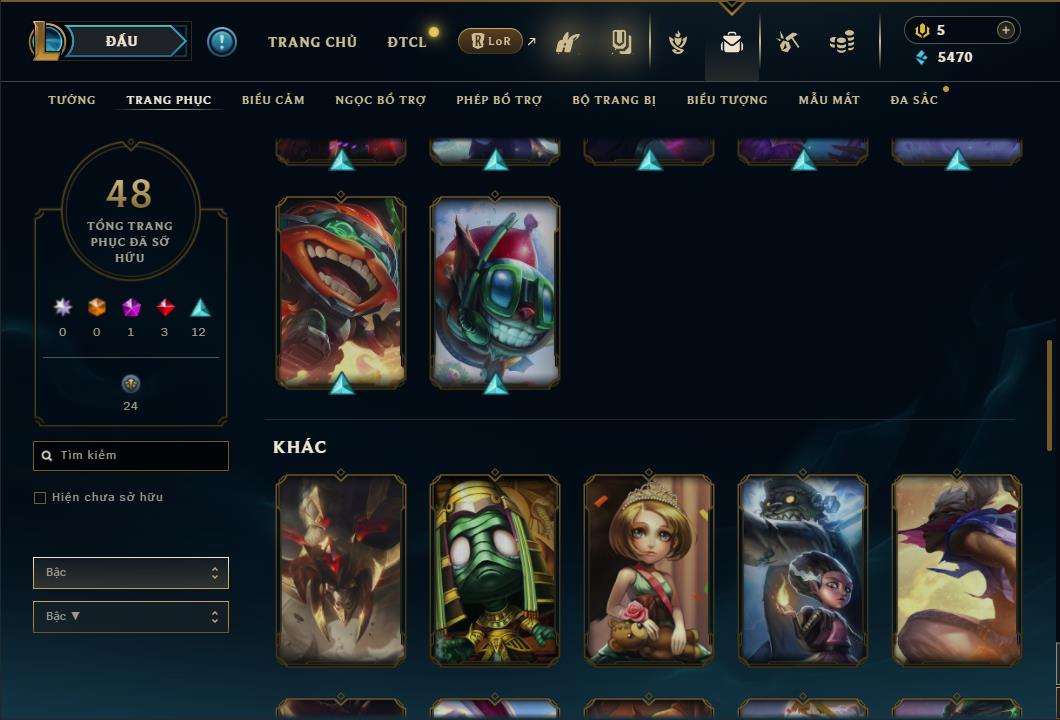Open the NGỌC BỔ TRỢ tab
The width and height of the screenshot is (1060, 720).
[x=381, y=100]
